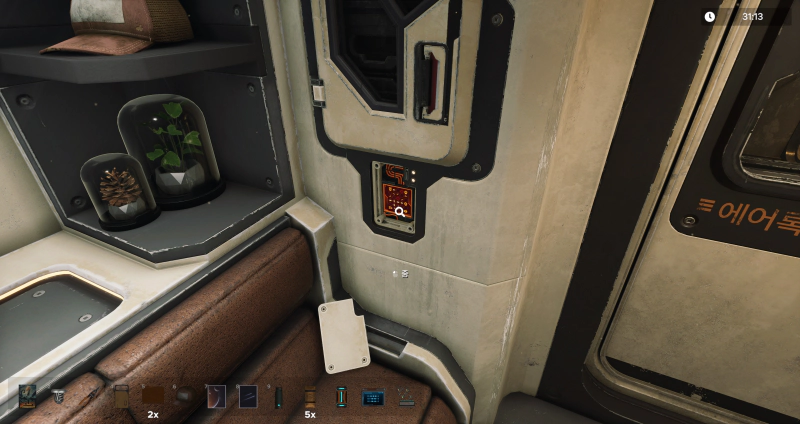Select the teal-glowing canister hotbar slot
Screen dimensions: 800x424
point(341,396)
